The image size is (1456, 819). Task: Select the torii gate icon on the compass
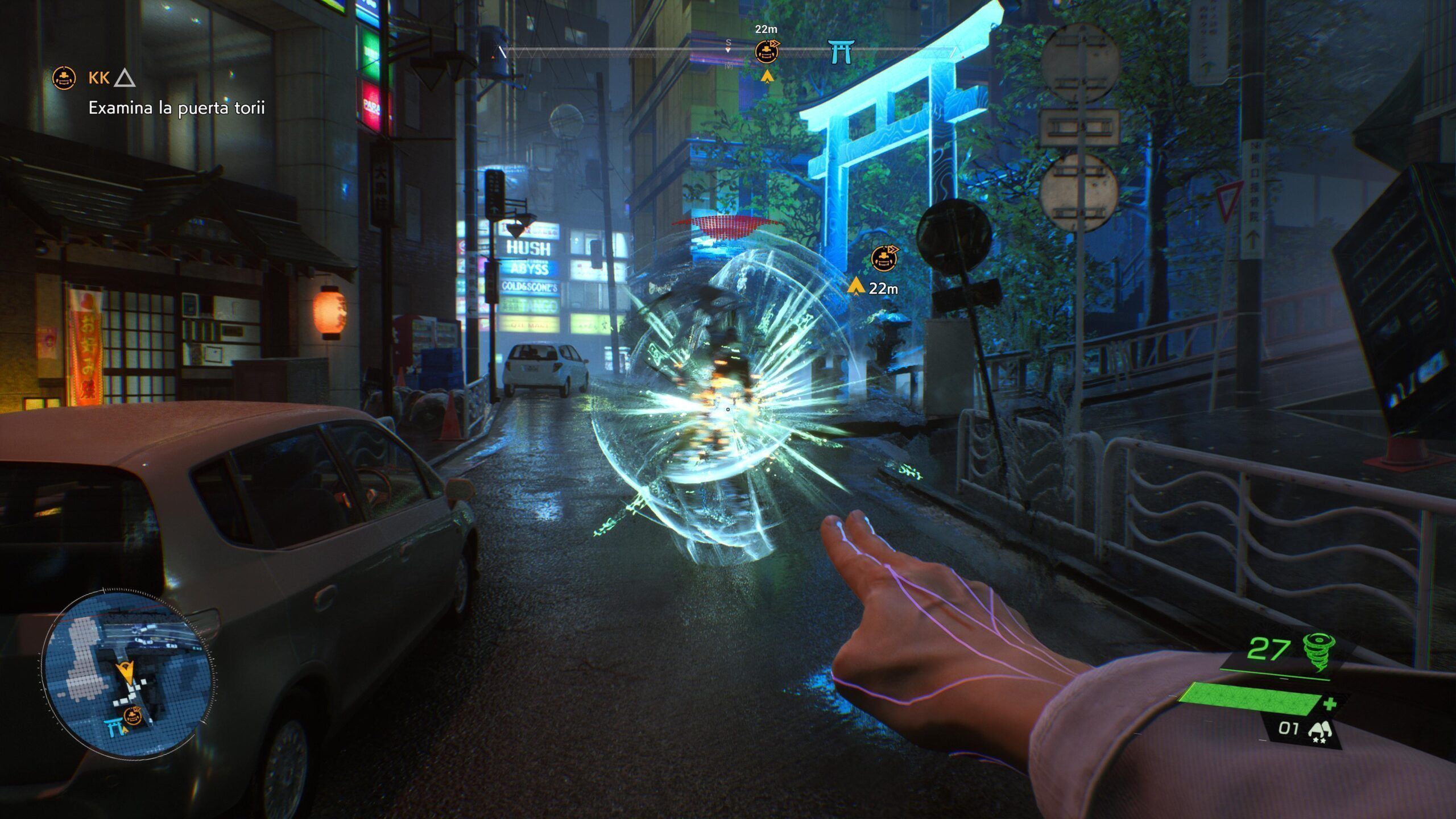coord(841,52)
